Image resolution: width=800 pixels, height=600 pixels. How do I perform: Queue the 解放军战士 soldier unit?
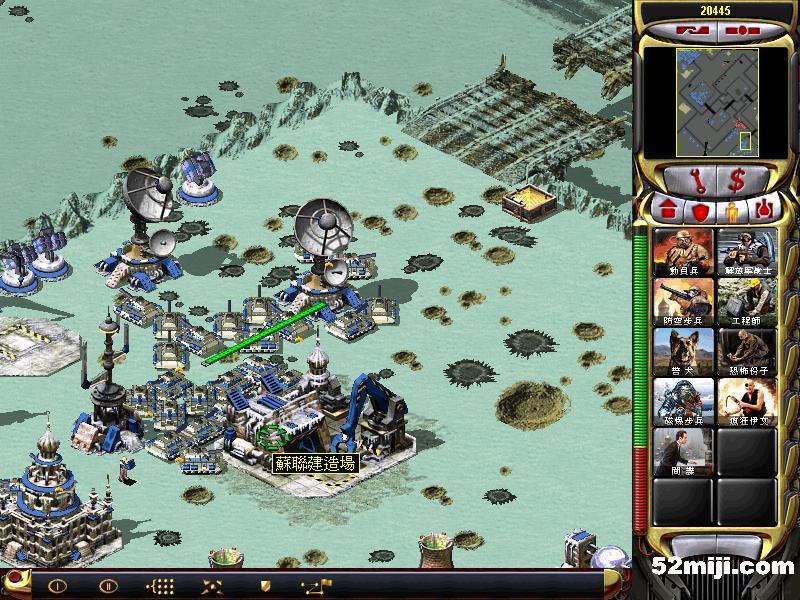click(x=746, y=252)
